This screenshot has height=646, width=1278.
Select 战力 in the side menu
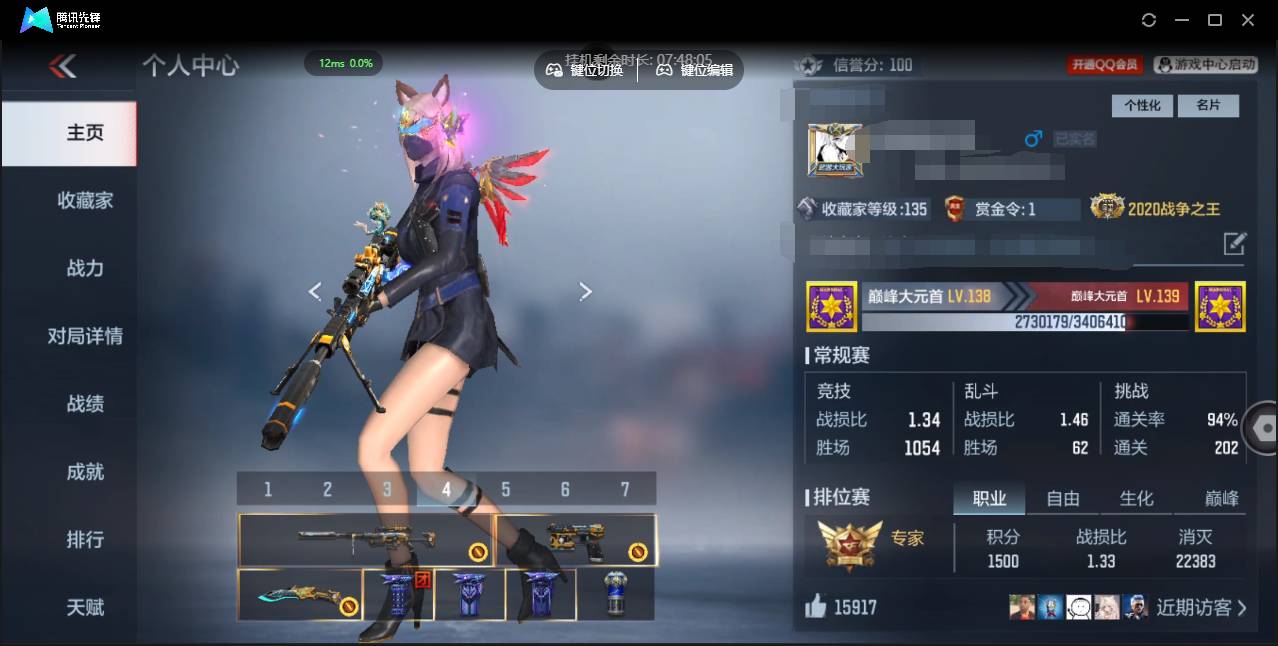(x=85, y=268)
